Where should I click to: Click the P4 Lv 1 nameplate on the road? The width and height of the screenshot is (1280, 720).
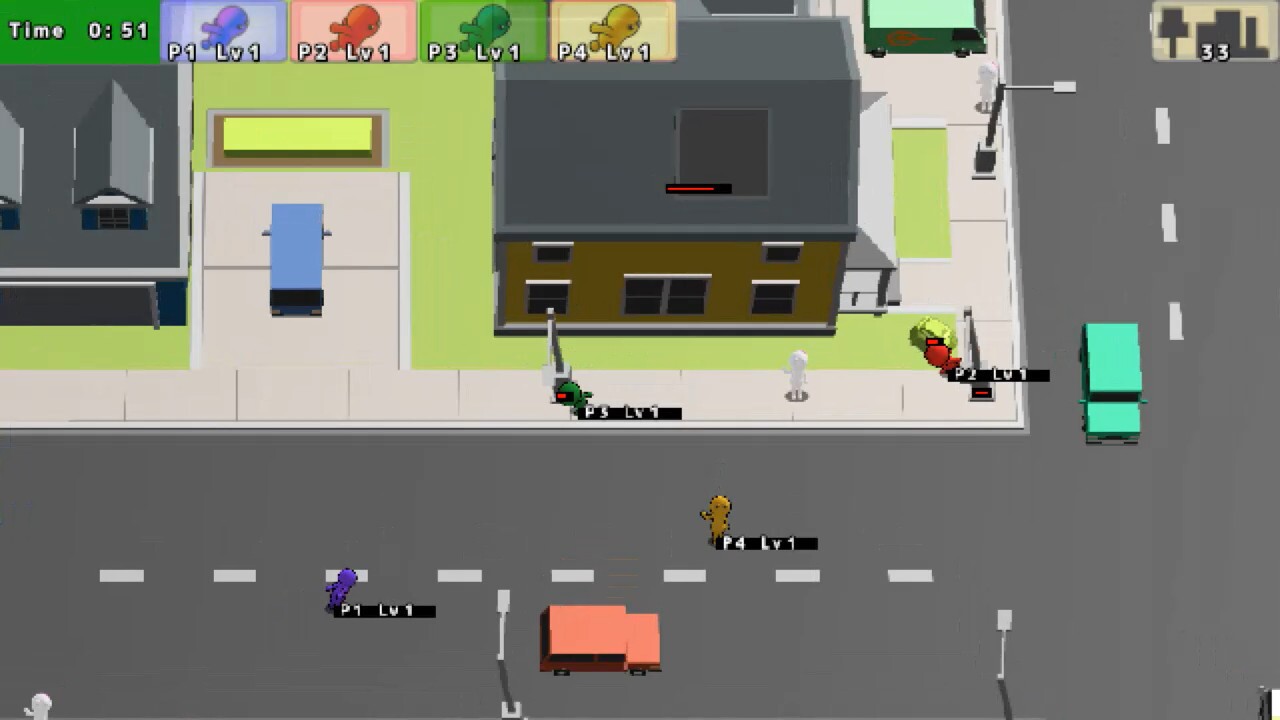coord(764,543)
